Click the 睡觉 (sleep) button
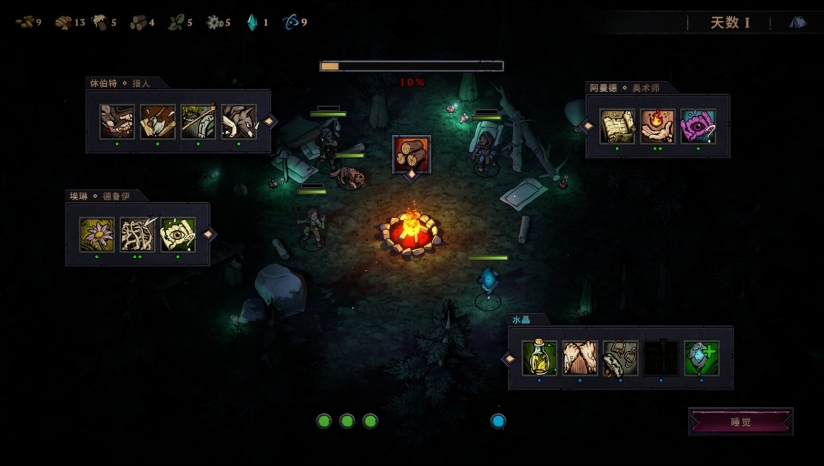This screenshot has height=466, width=824. tap(741, 422)
